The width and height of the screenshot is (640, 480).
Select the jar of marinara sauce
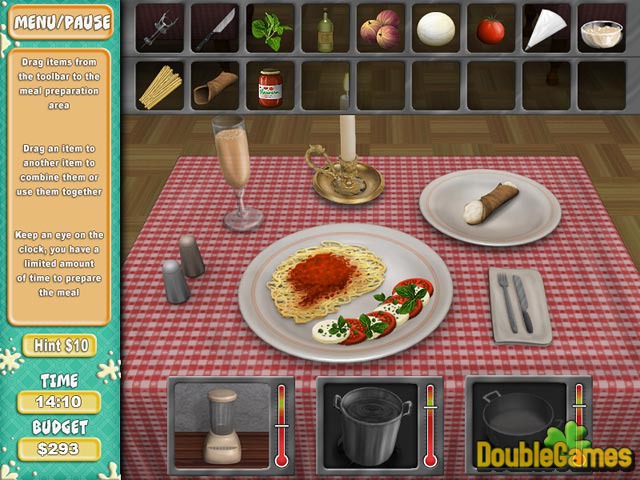point(269,87)
